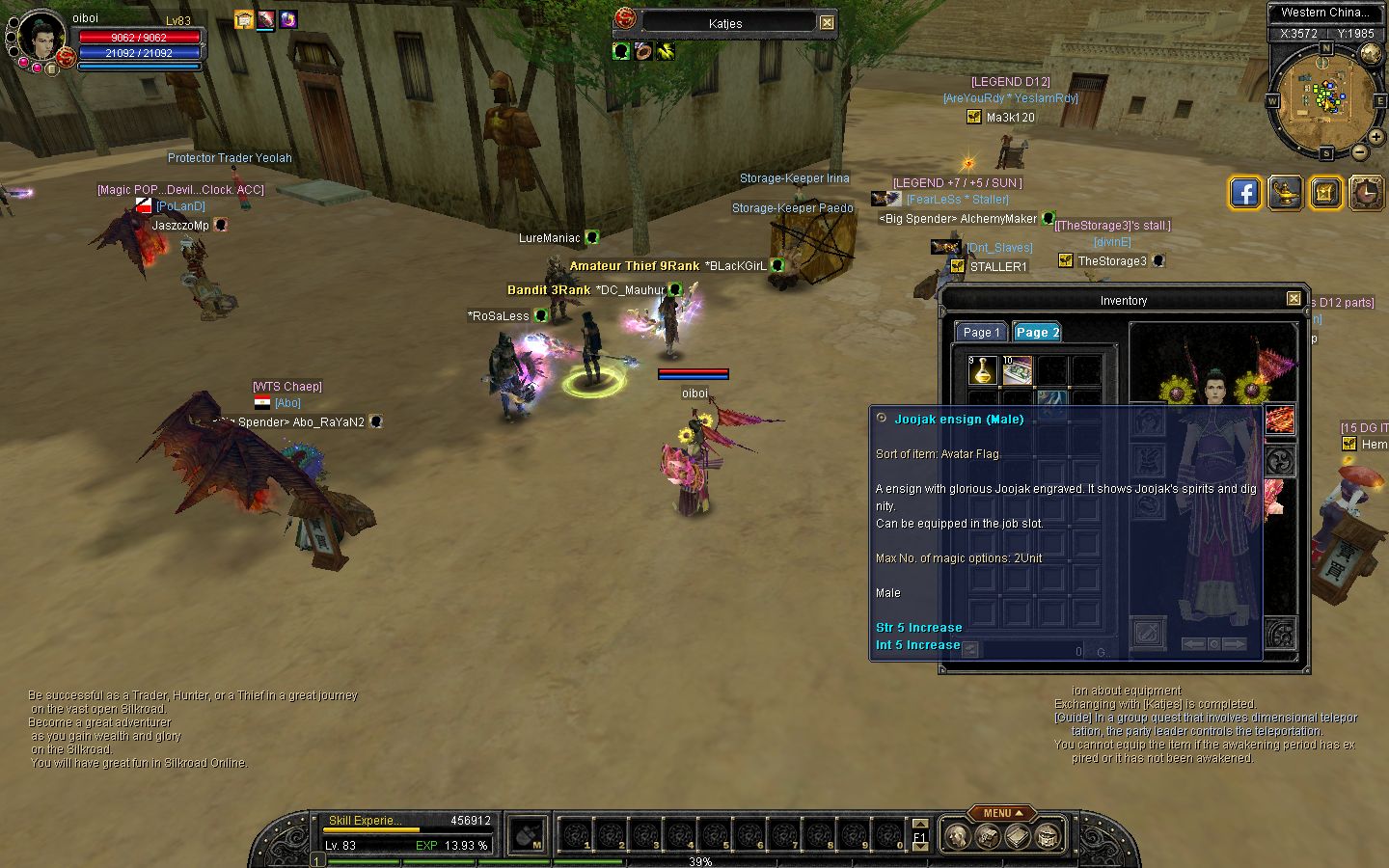Select the yellow potion flask slot
The width and height of the screenshot is (1389, 868).
coord(982,370)
